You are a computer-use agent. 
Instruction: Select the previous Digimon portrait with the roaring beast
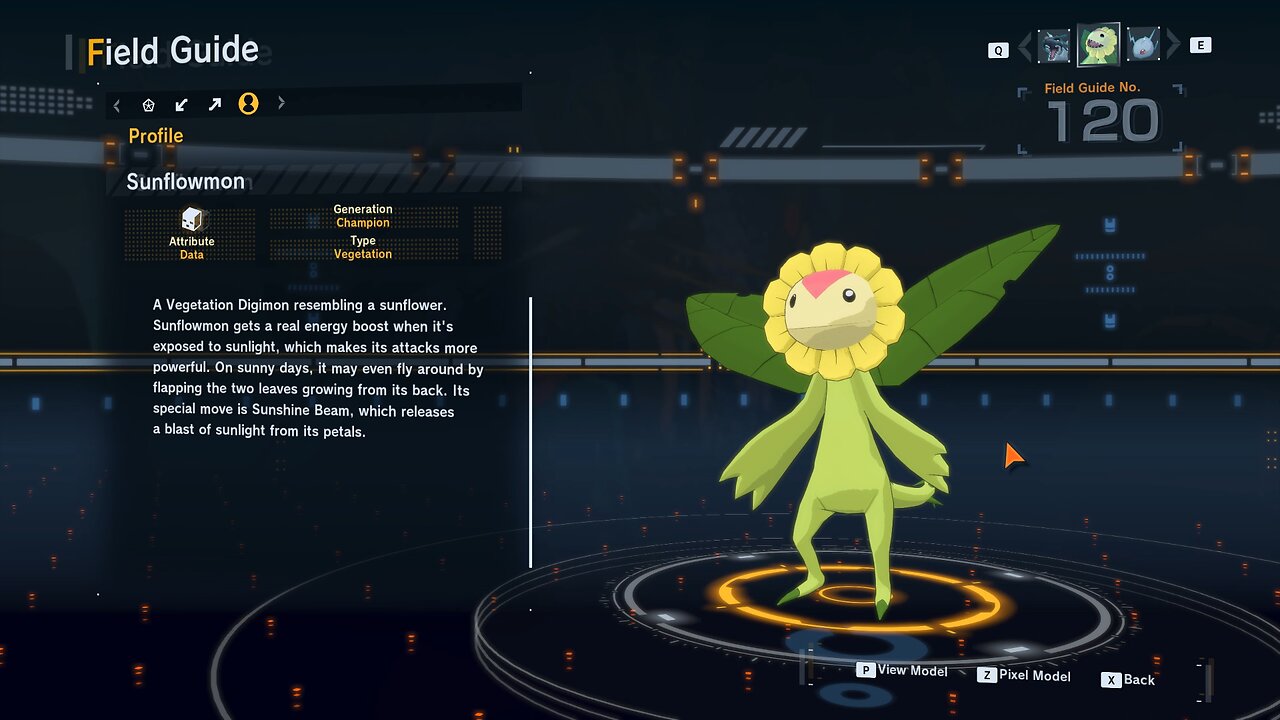tap(1054, 46)
